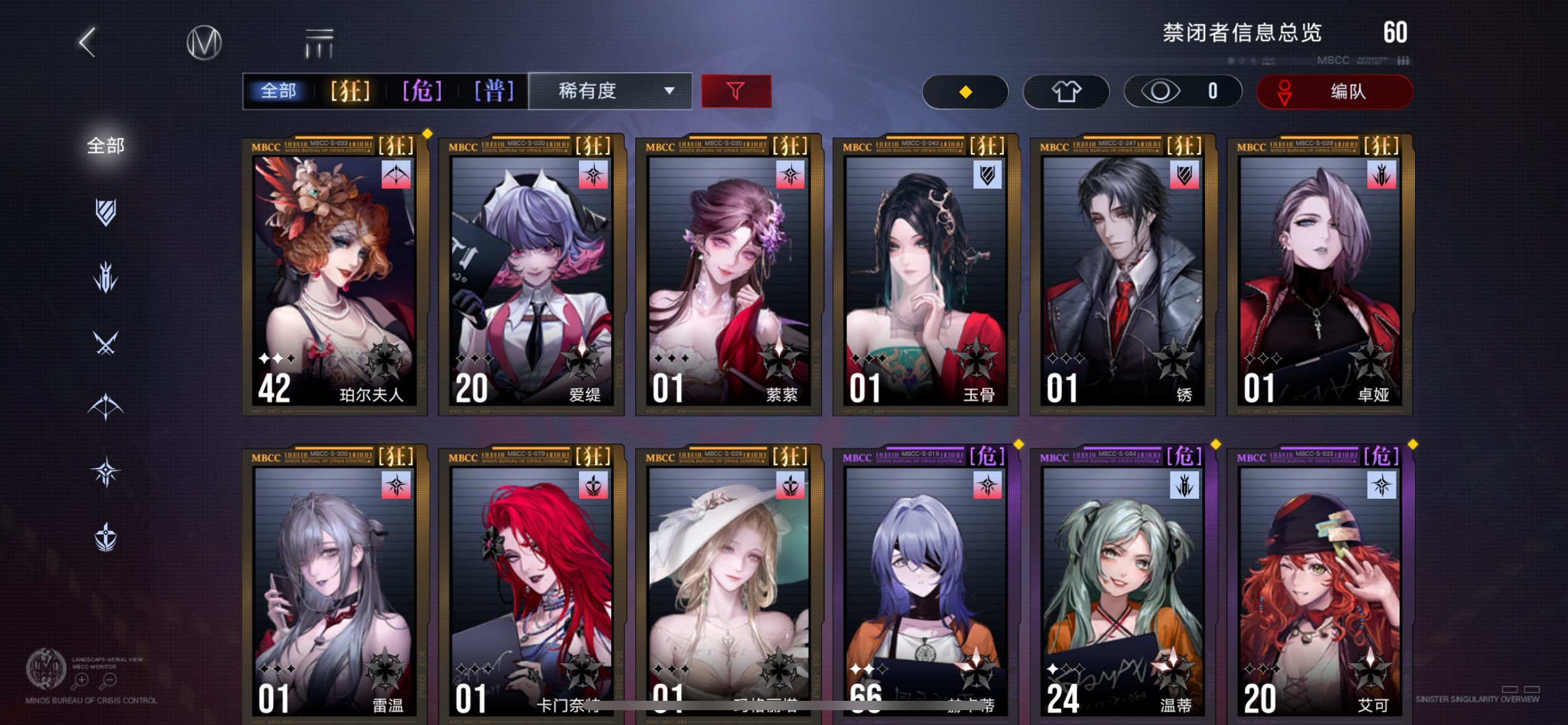This screenshot has height=725, width=1568.
Task: Toggle the diamond display switch
Action: pyautogui.click(x=965, y=91)
